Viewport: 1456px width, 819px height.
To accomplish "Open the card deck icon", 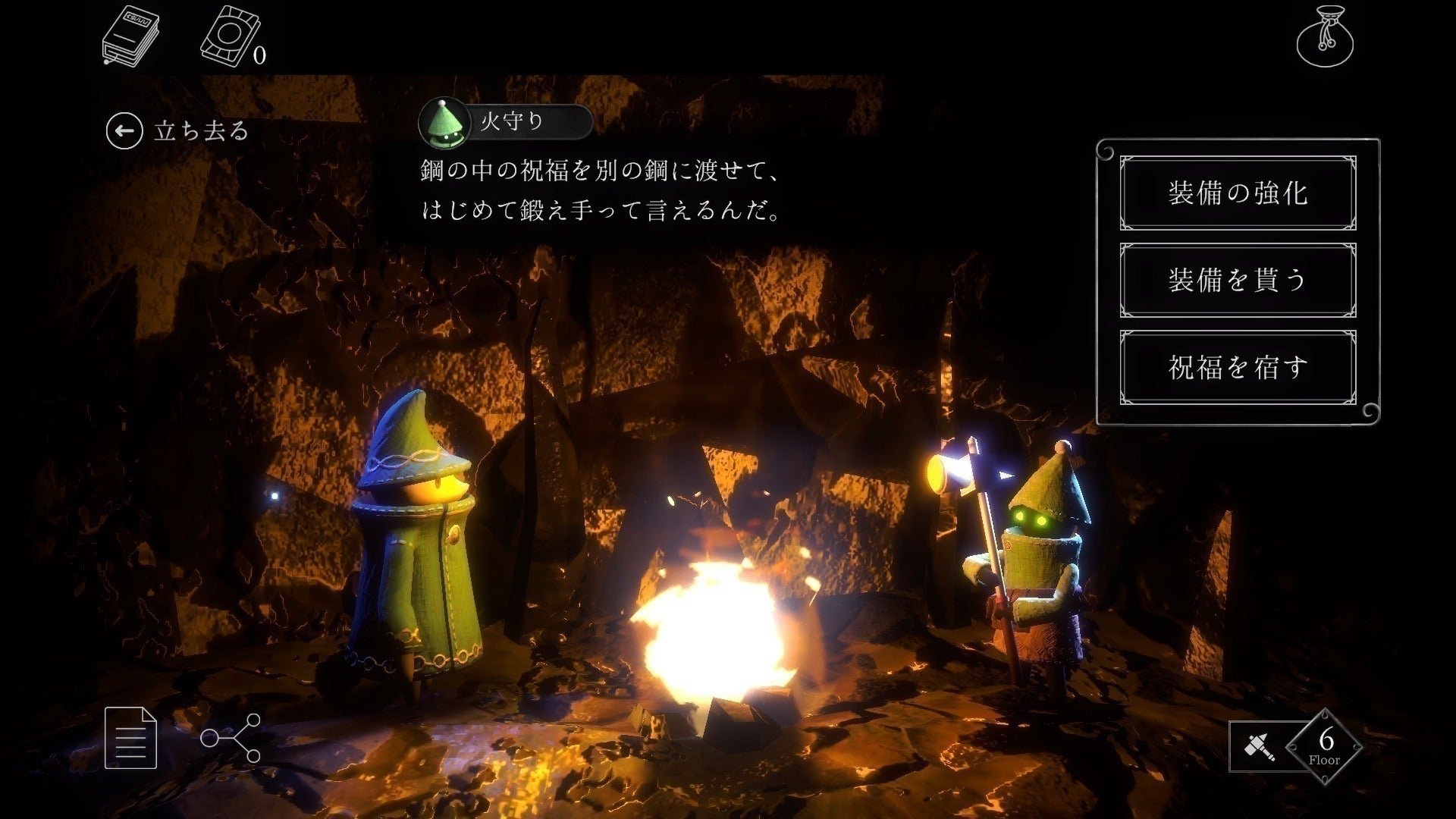I will (229, 36).
